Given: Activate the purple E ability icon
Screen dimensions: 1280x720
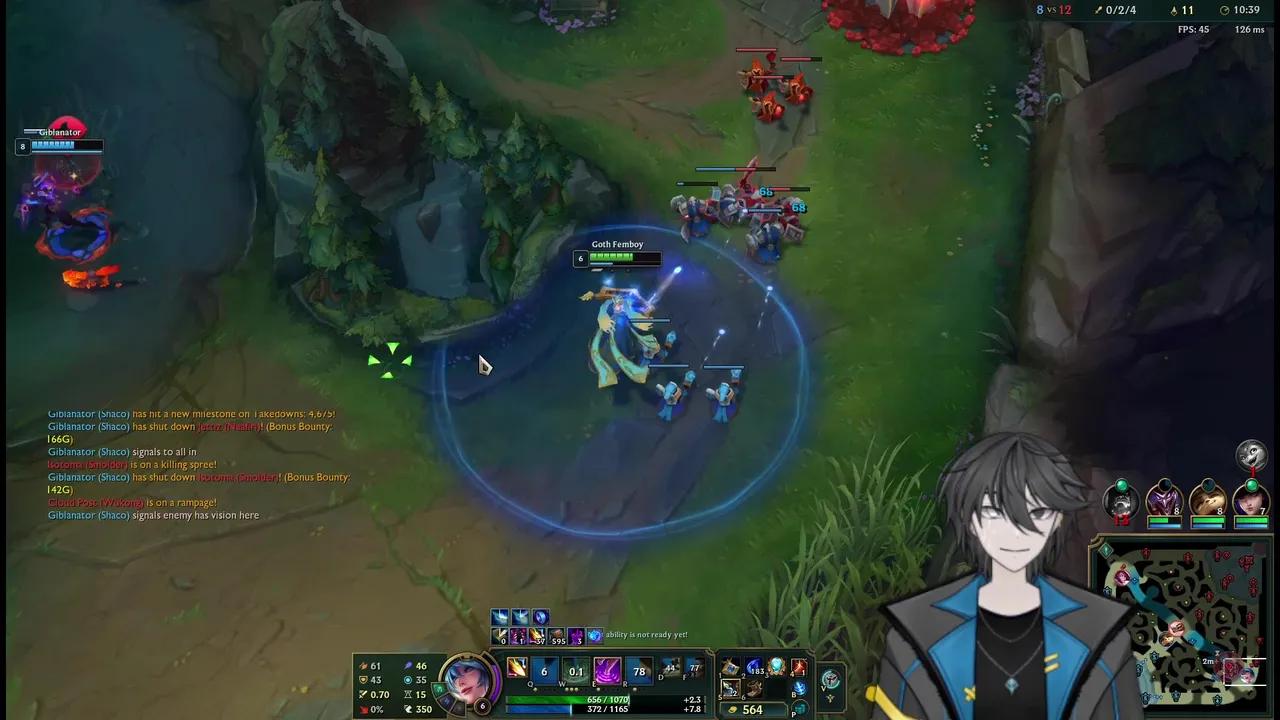Looking at the screenshot, I should (x=608, y=670).
